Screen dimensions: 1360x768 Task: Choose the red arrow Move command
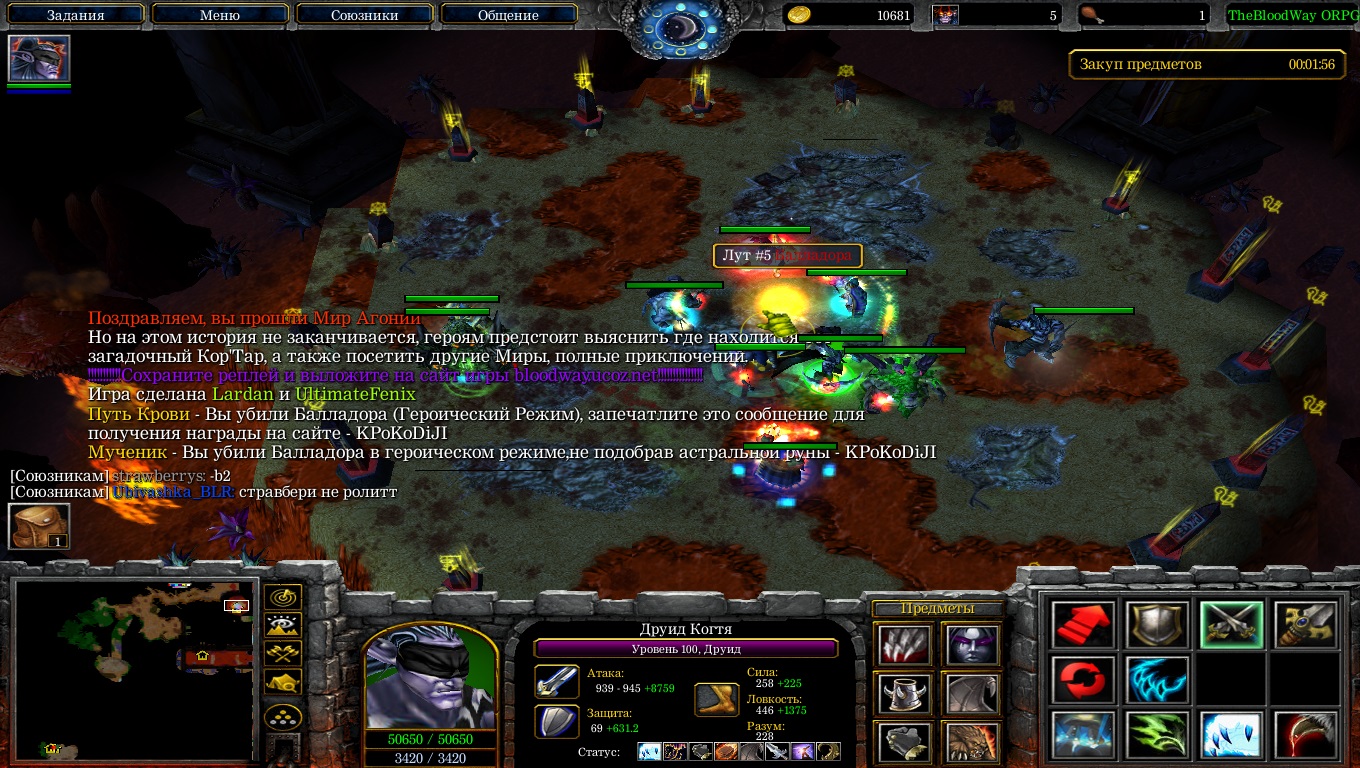(x=1083, y=625)
